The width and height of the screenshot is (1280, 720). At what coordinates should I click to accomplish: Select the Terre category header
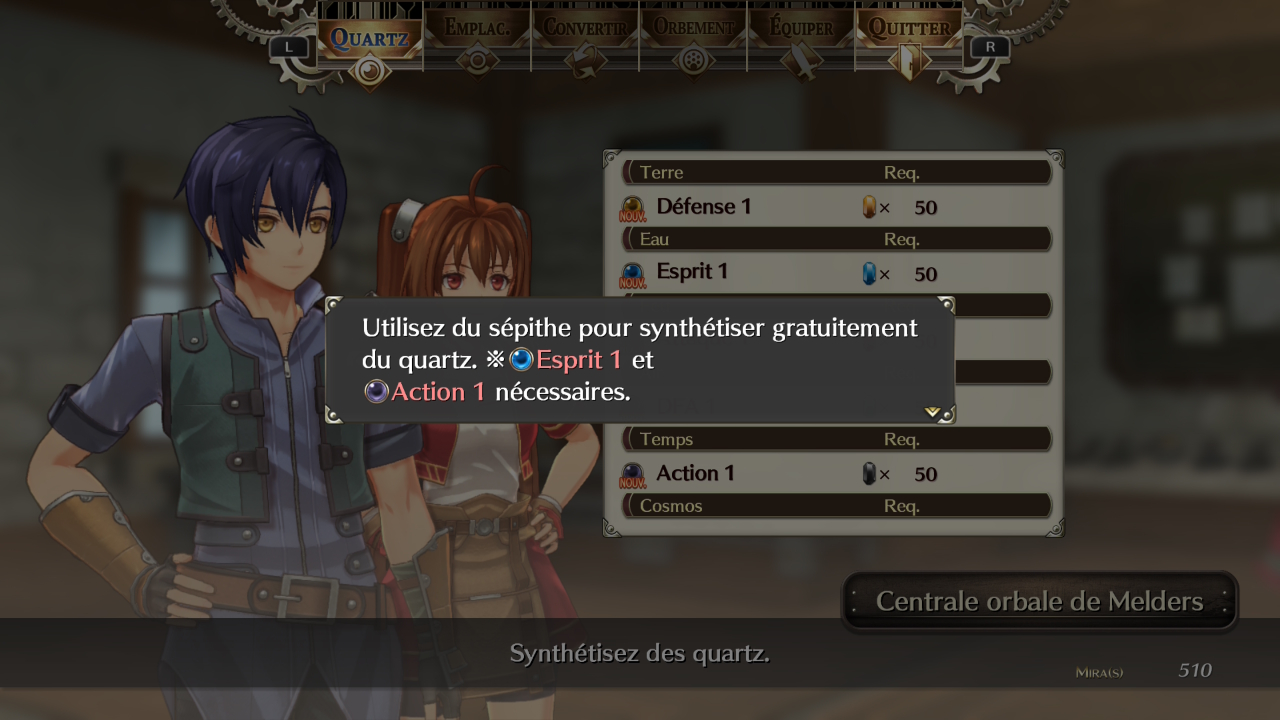[835, 173]
